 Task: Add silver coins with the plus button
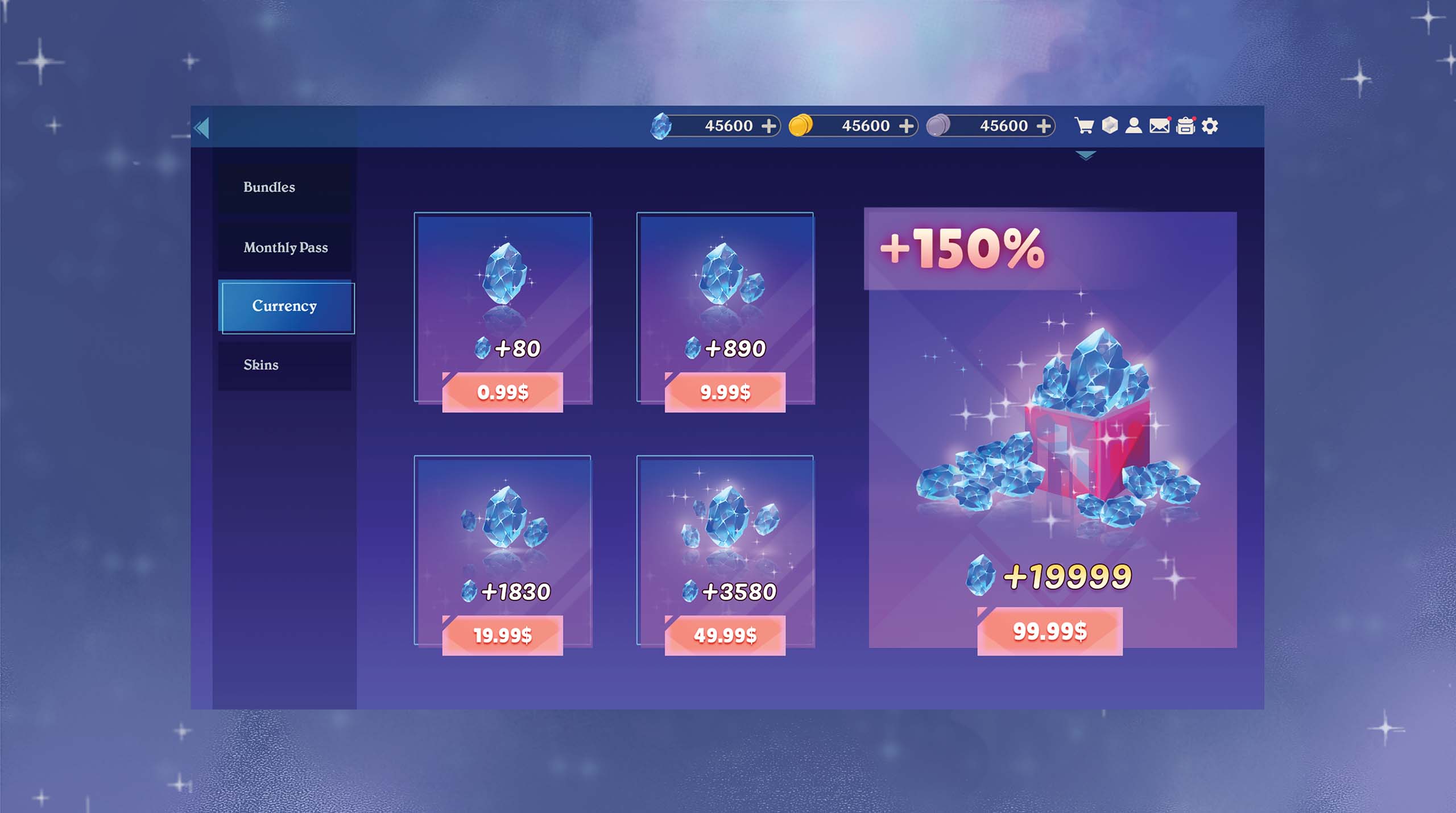click(1044, 126)
